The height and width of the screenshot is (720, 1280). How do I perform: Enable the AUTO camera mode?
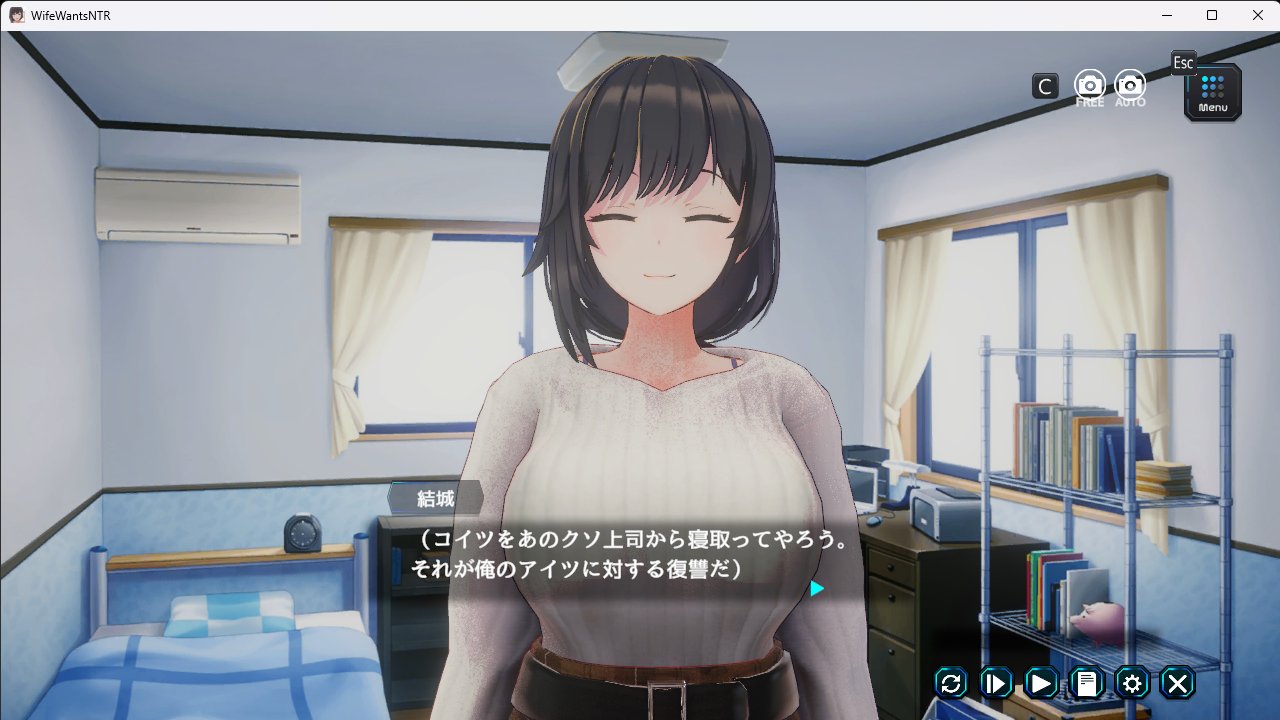[x=1130, y=86]
